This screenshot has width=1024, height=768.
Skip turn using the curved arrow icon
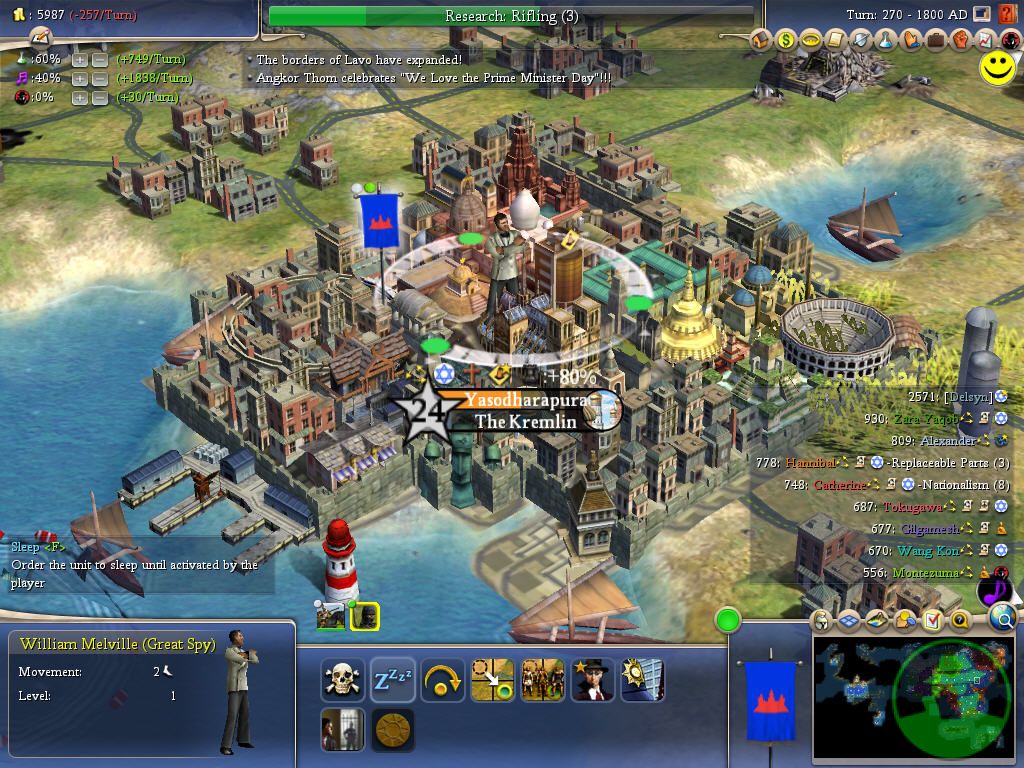[x=443, y=679]
